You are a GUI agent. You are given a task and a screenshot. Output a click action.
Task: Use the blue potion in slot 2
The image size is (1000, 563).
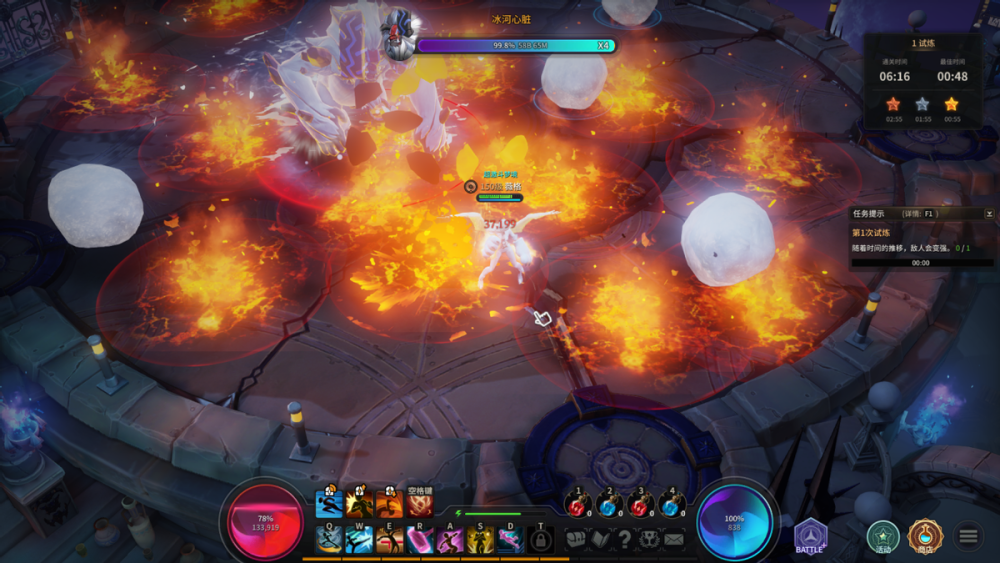pyautogui.click(x=609, y=505)
